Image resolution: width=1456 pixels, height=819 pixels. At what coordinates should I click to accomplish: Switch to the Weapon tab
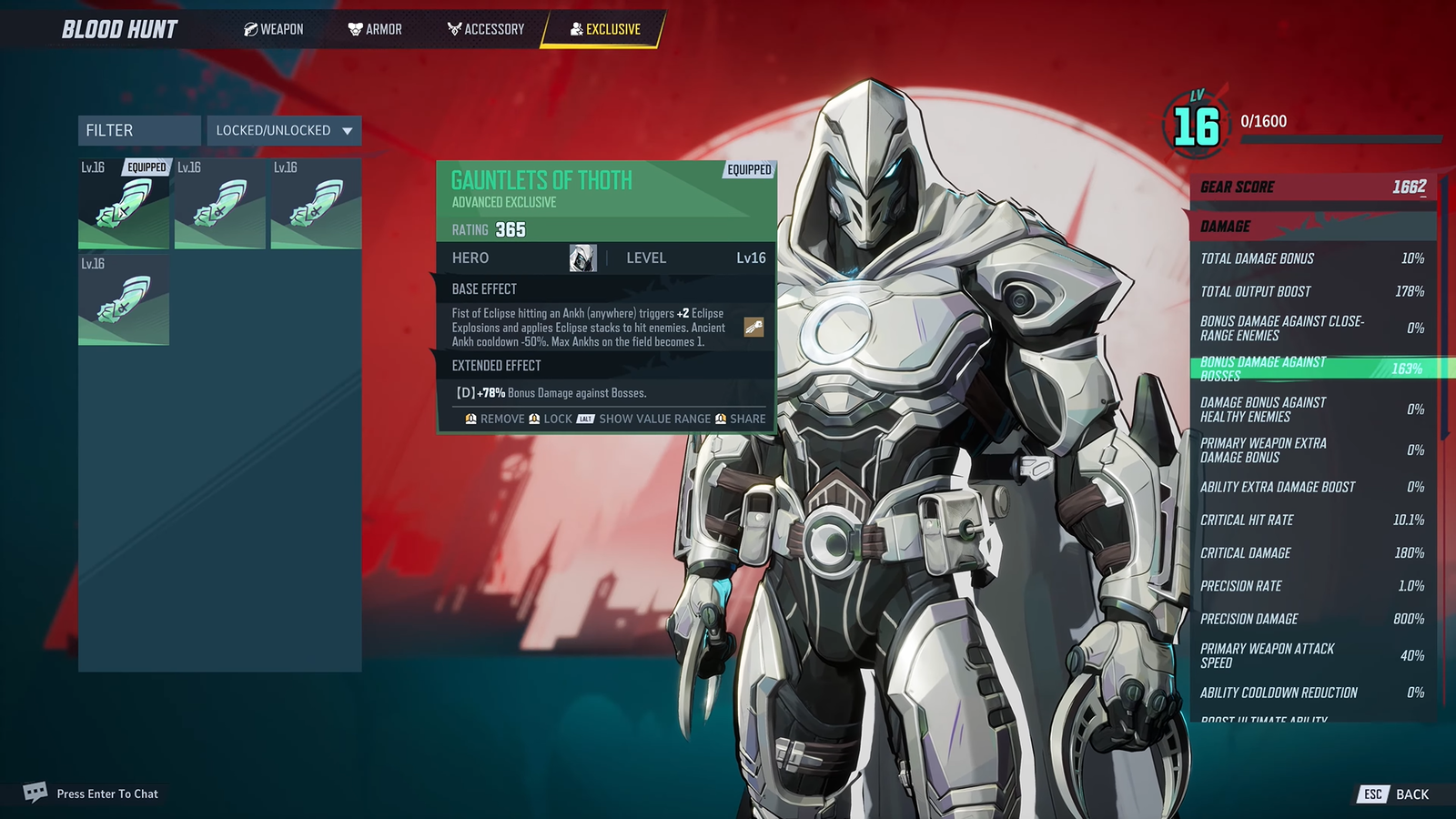tap(272, 28)
